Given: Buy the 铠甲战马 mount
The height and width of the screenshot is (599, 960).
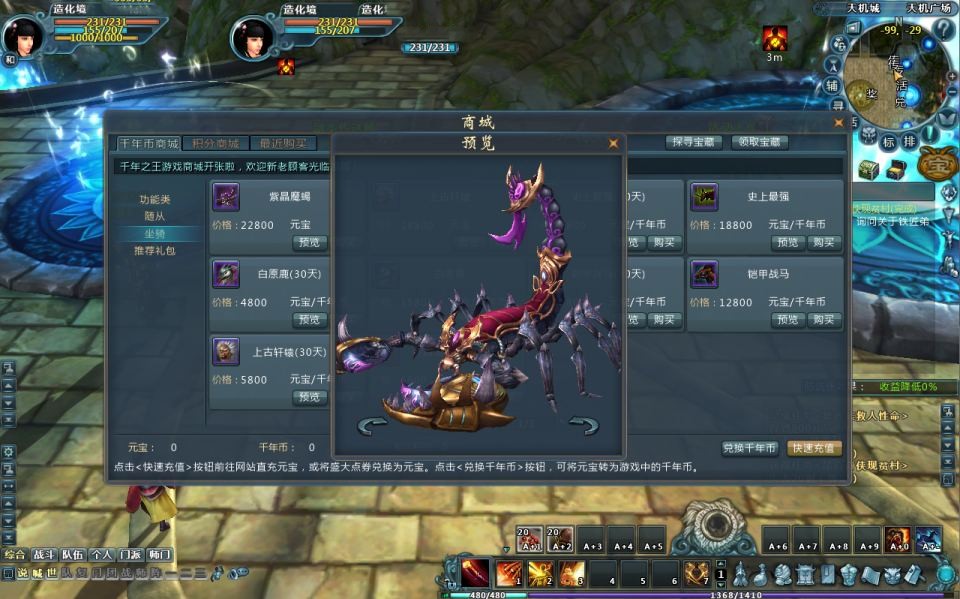Looking at the screenshot, I should 824,320.
